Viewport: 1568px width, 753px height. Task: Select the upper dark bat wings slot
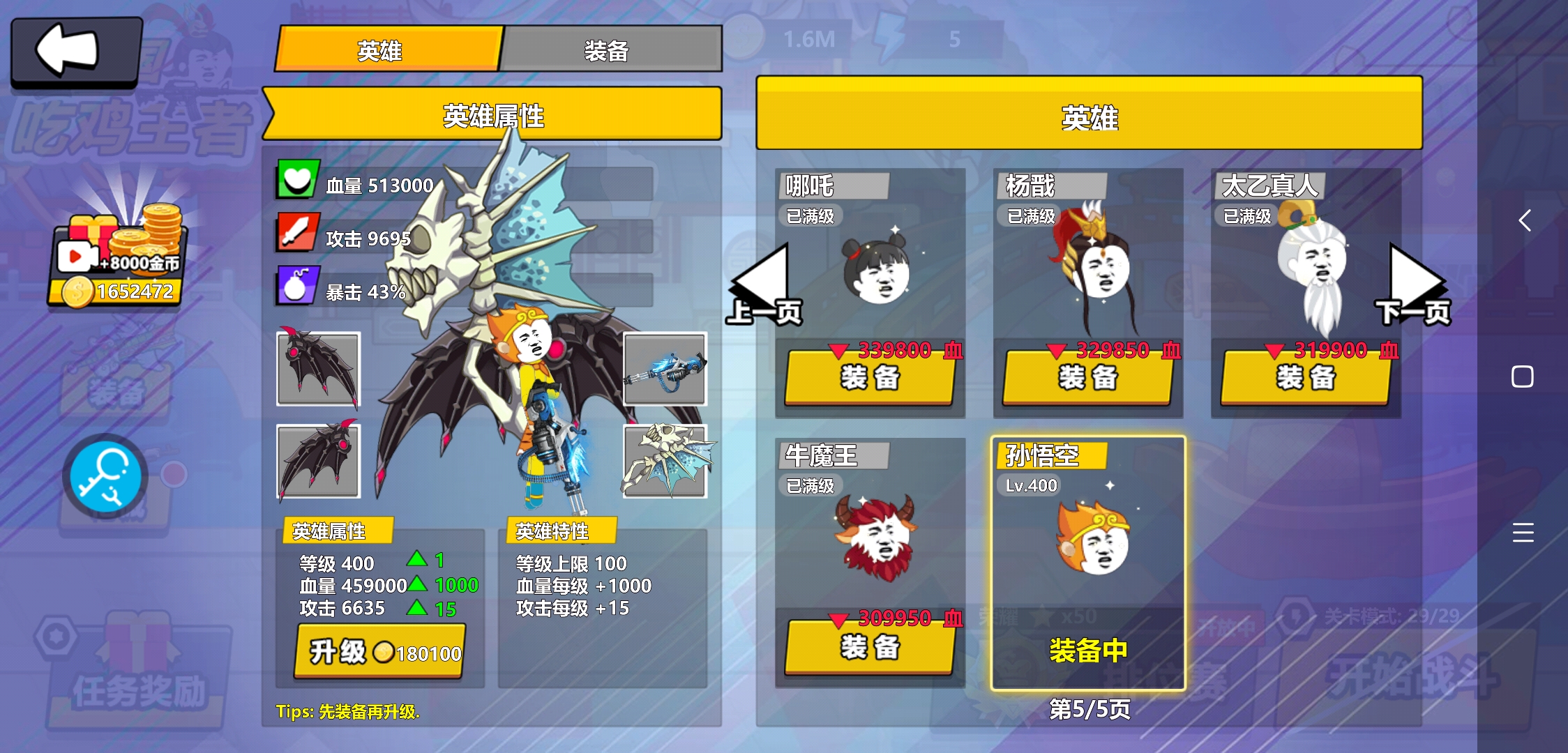click(319, 369)
